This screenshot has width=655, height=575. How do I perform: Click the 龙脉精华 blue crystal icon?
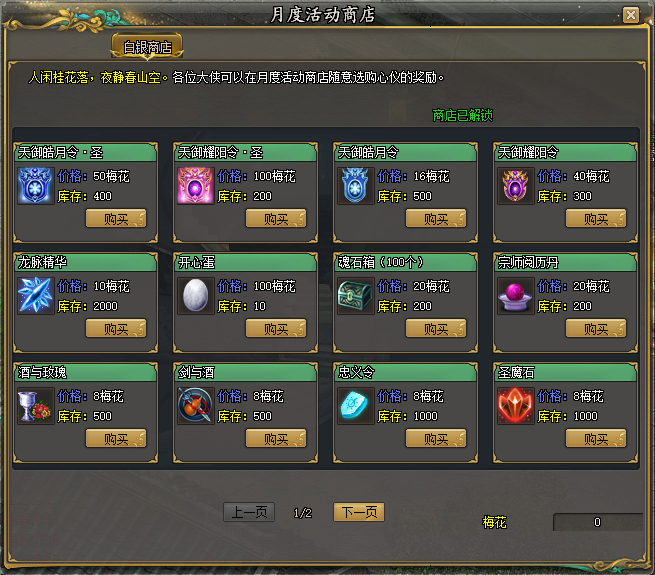35,295
